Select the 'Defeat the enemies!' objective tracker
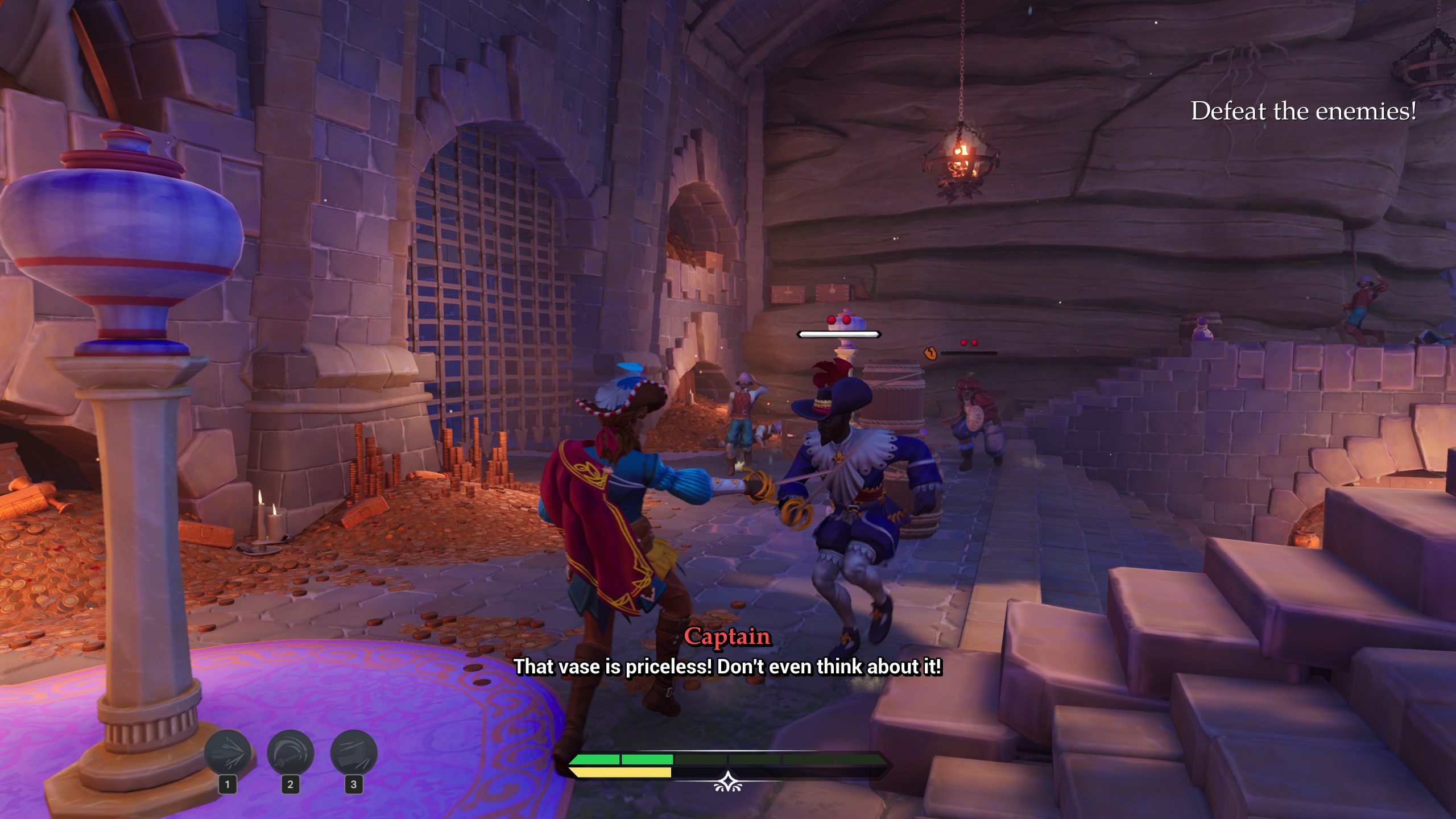Screen dimensions: 1456x819 pos(1303,111)
